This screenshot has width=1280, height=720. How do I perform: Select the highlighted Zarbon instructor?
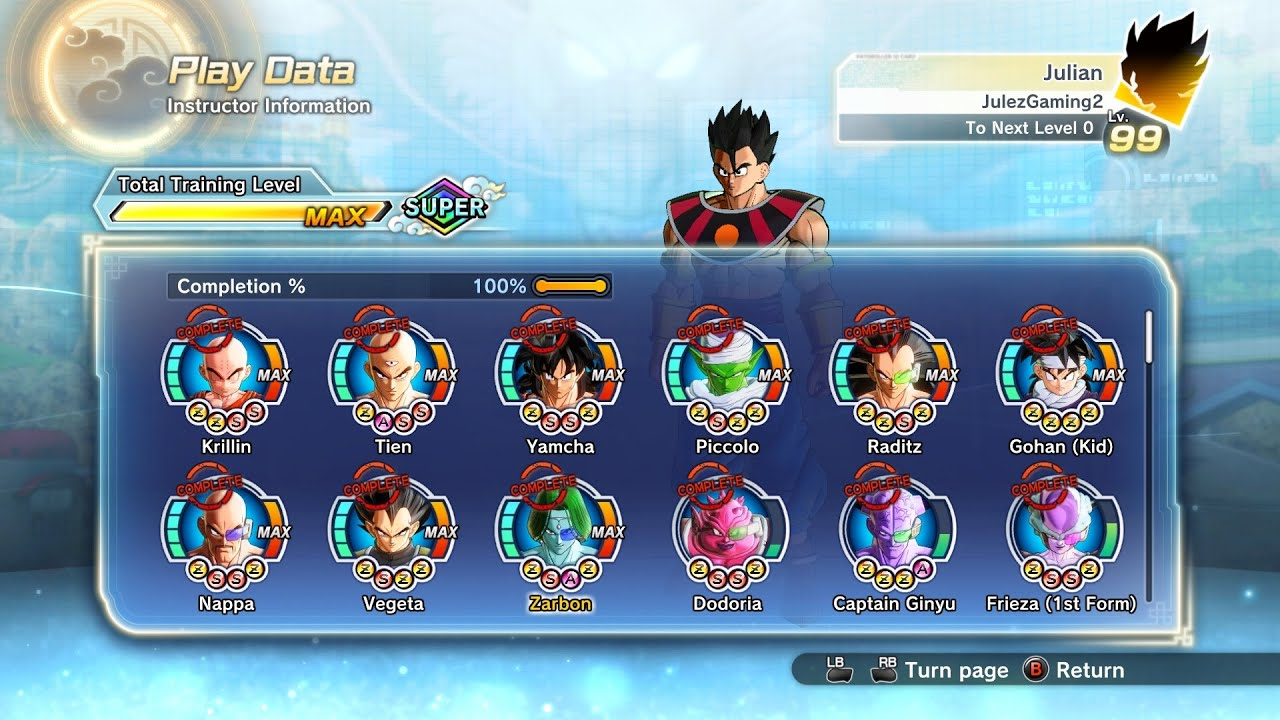pyautogui.click(x=560, y=530)
